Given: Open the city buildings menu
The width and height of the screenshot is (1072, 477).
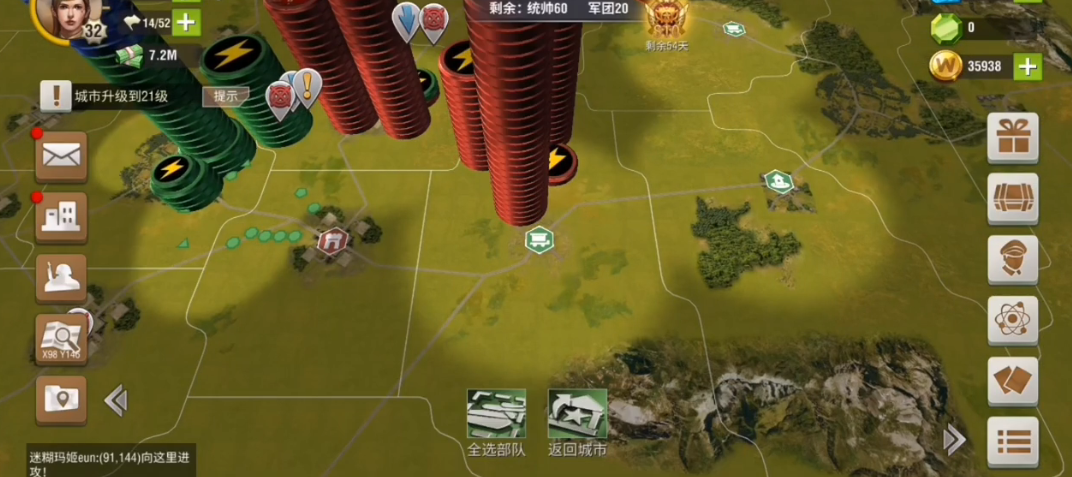Looking at the screenshot, I should [x=61, y=216].
